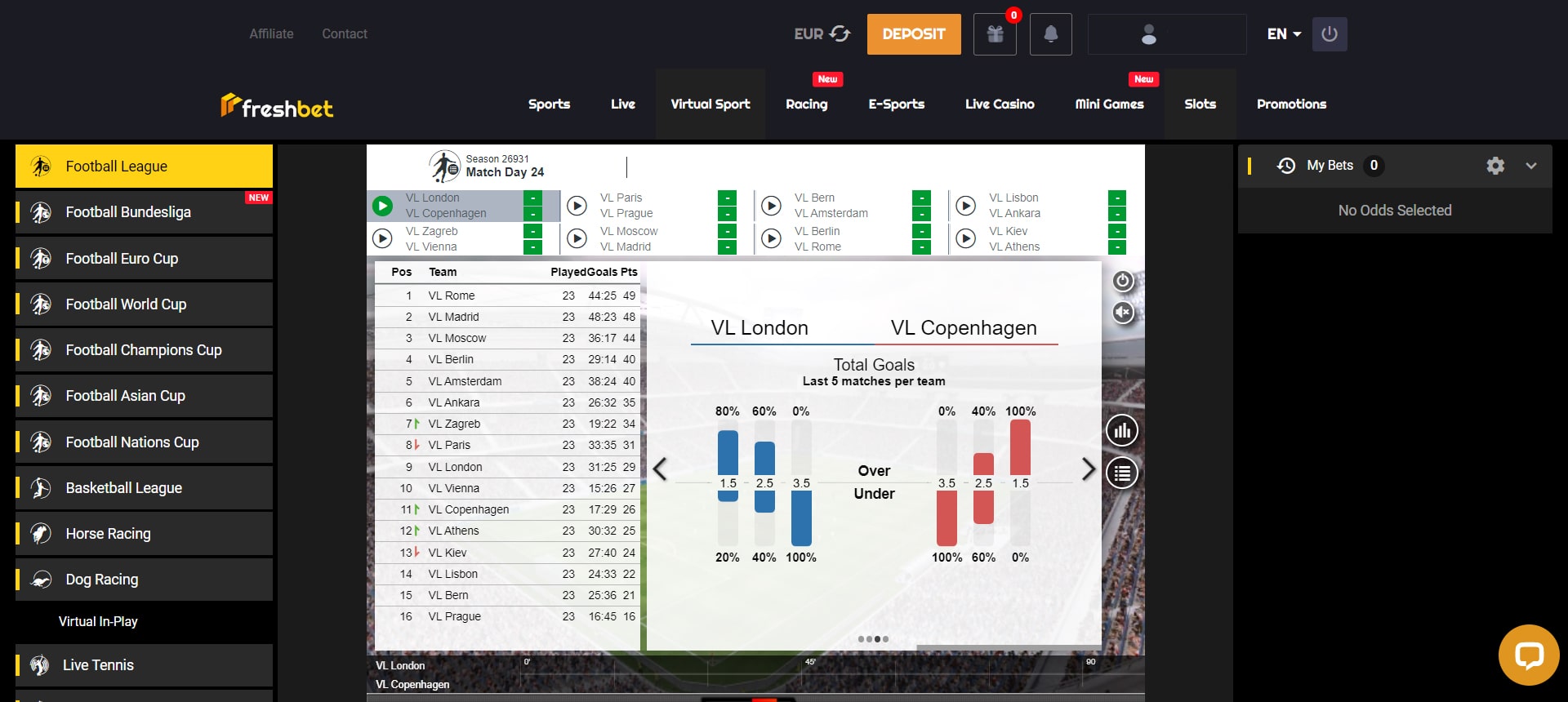Go to the Slots section
This screenshot has width=1568, height=702.
(x=1200, y=104)
